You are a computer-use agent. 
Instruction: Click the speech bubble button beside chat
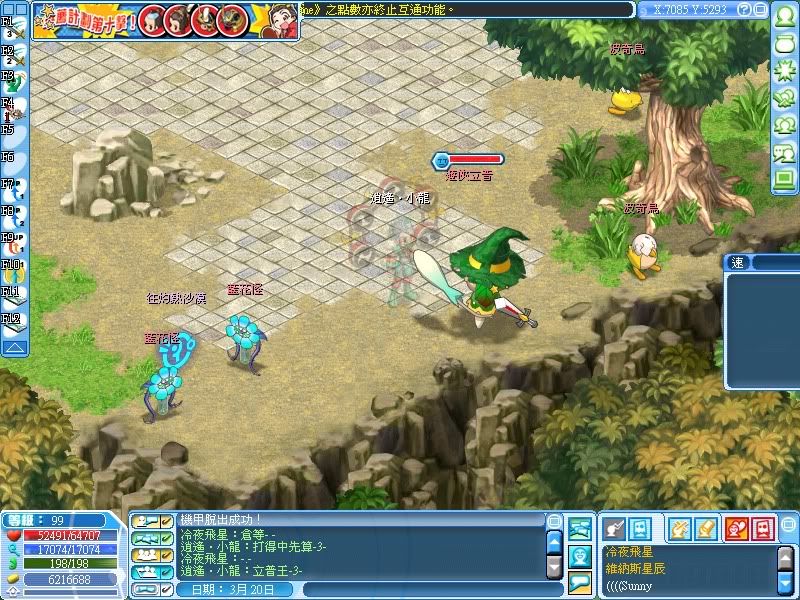coord(580,582)
